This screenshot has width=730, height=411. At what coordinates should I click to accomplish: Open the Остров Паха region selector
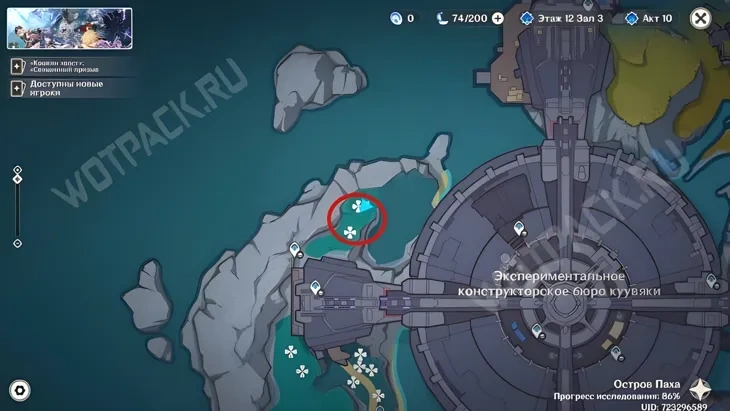click(x=701, y=389)
